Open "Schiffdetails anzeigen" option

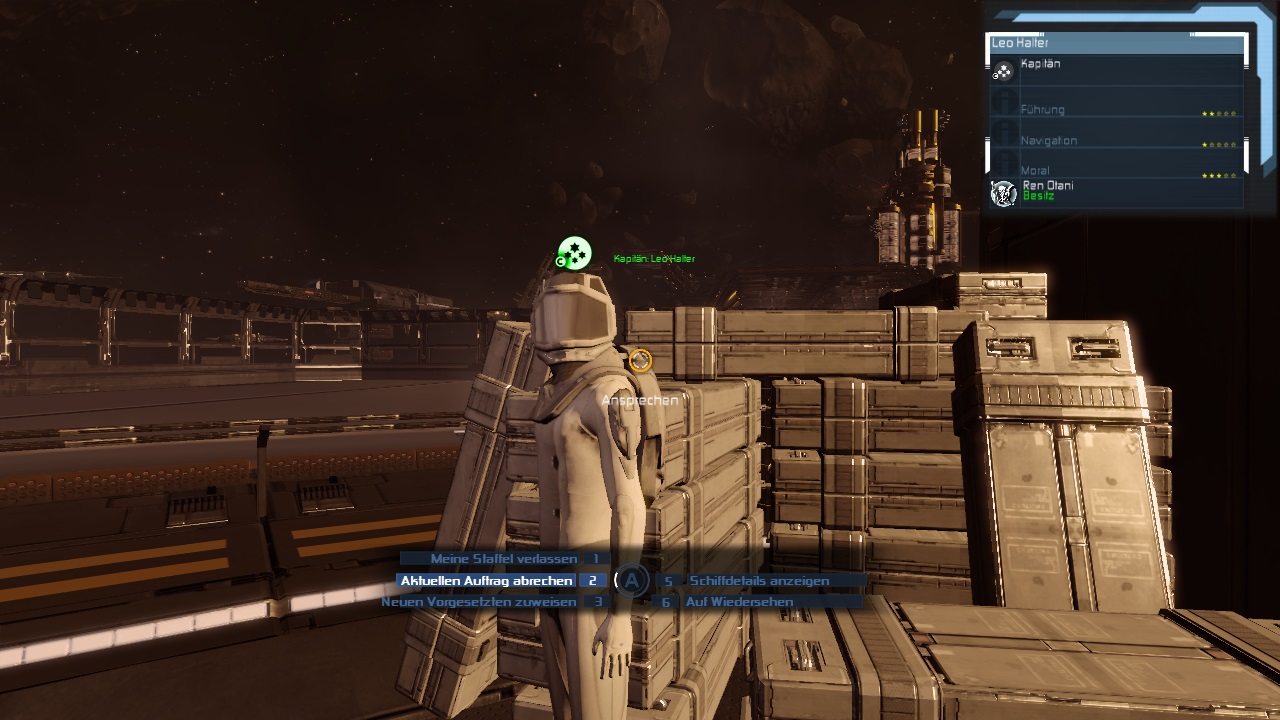[x=759, y=581]
